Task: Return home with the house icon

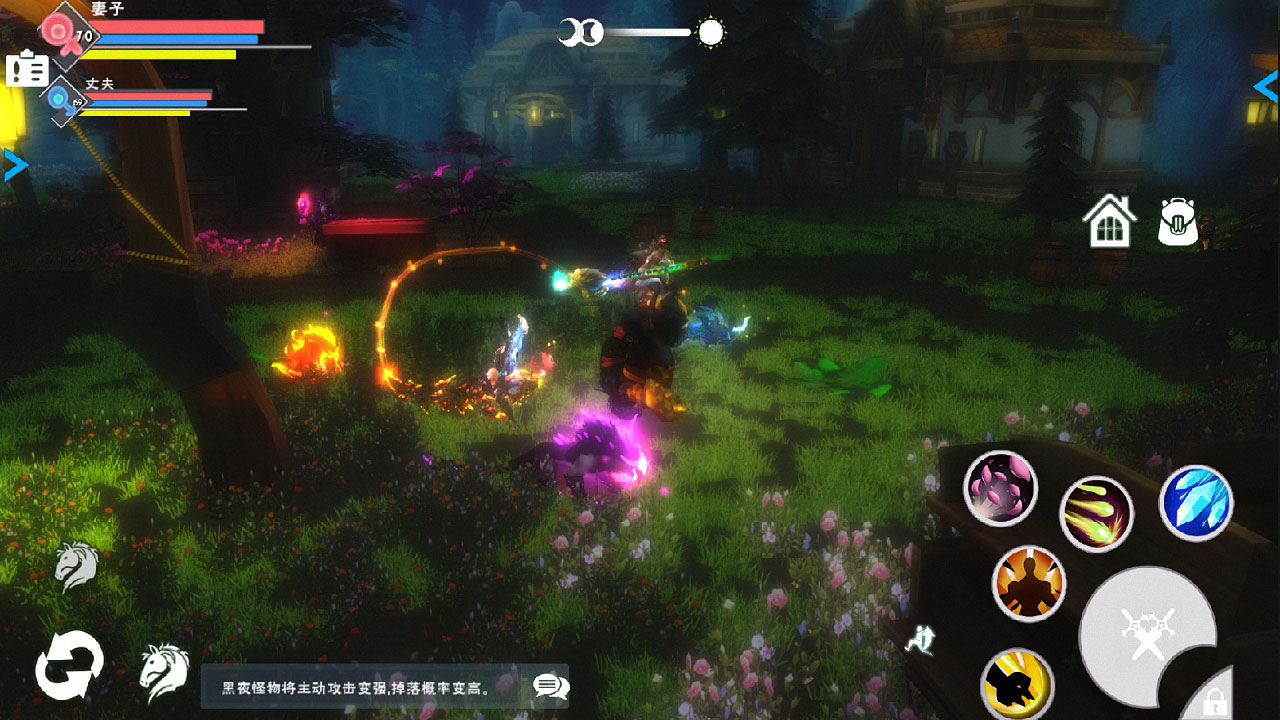Action: pyautogui.click(x=1110, y=221)
